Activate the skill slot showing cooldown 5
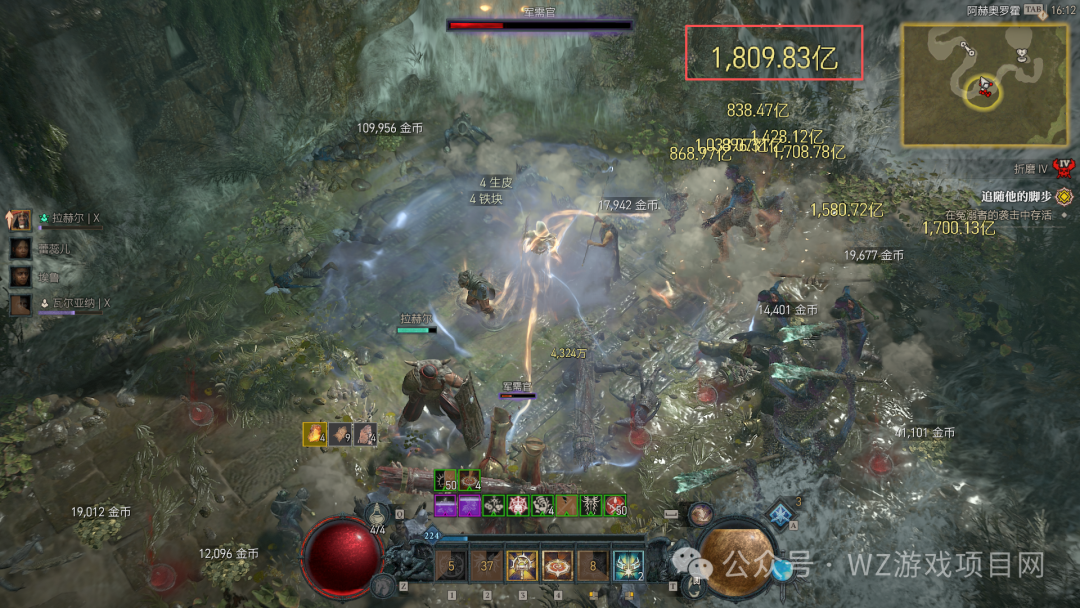1080x608 pixels. 451,566
